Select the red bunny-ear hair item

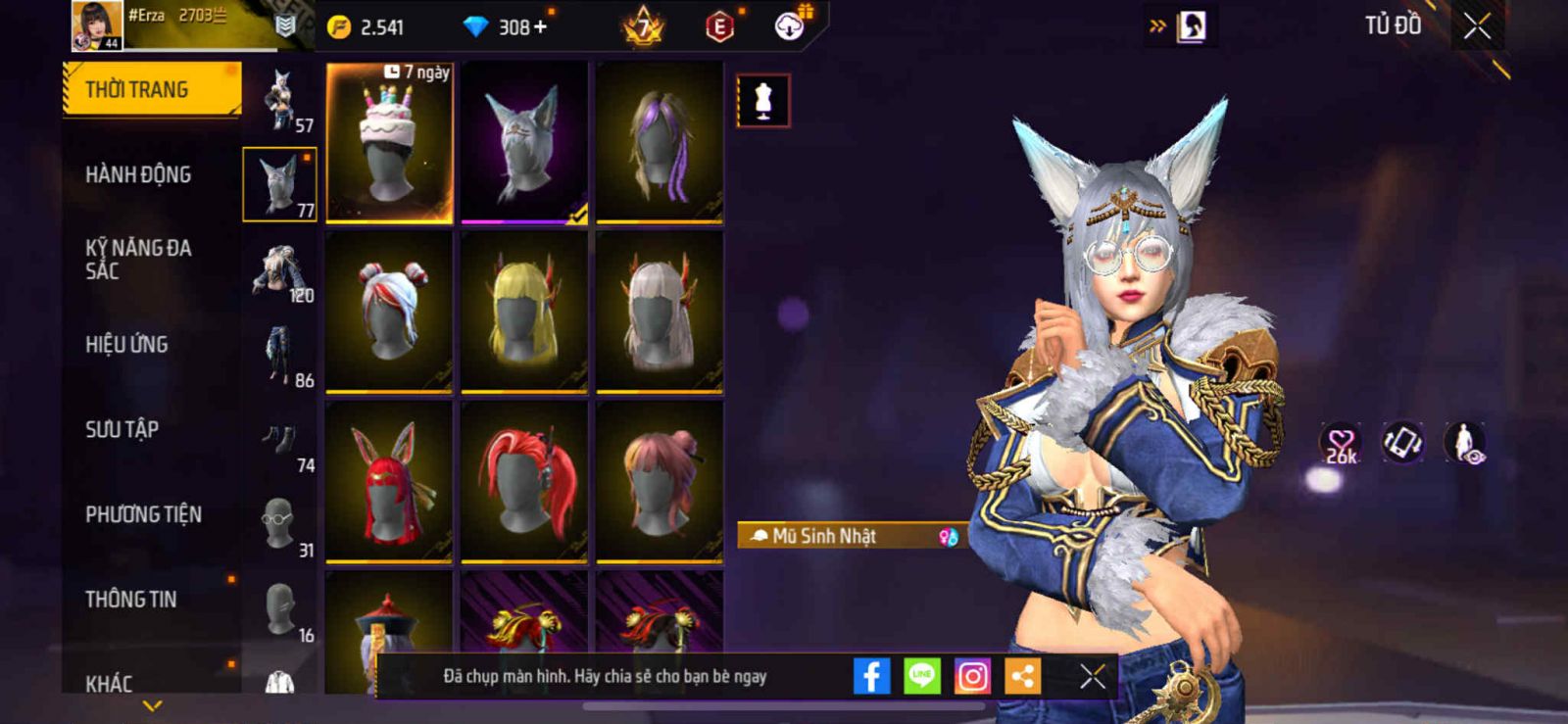(x=389, y=482)
